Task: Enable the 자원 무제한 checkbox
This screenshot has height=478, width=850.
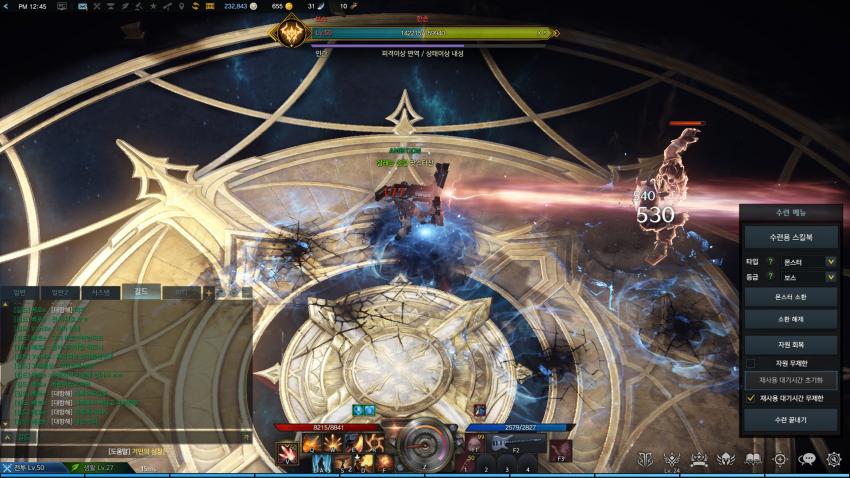Action: click(x=751, y=362)
